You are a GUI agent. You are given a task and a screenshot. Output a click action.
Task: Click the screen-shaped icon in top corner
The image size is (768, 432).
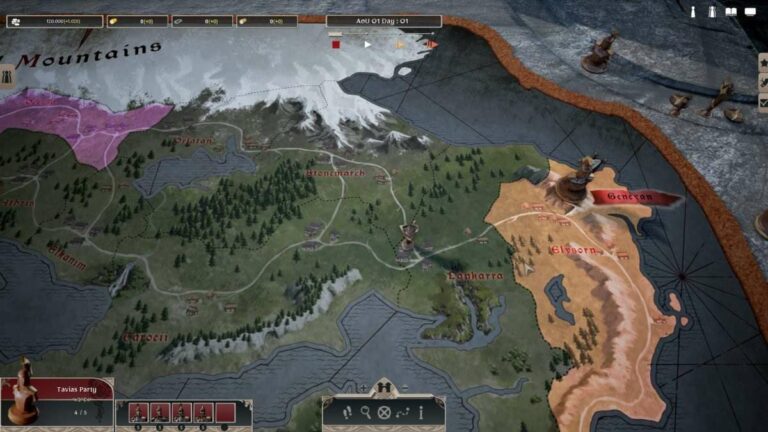(751, 11)
